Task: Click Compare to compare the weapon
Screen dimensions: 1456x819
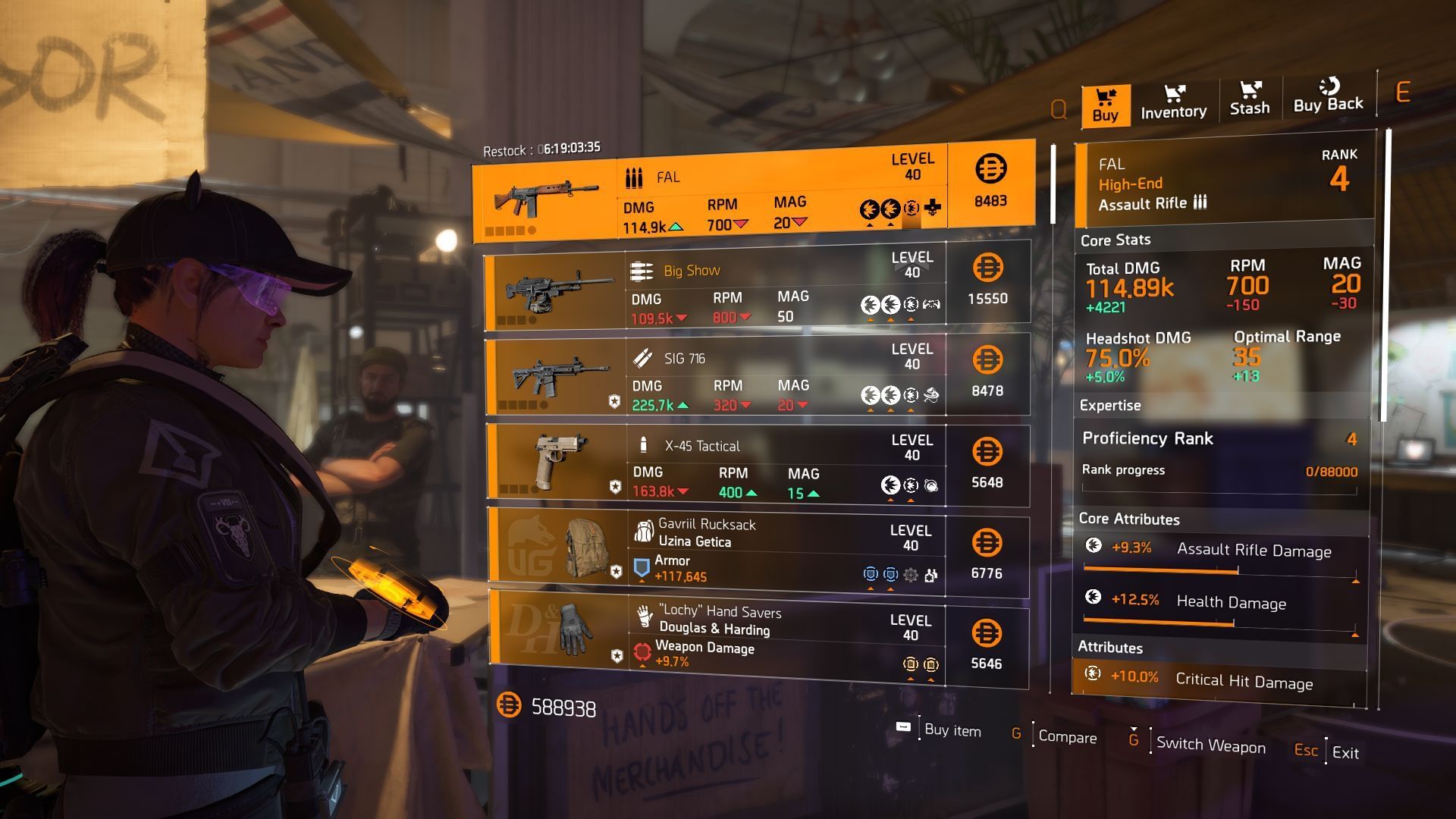Action: [x=1066, y=737]
